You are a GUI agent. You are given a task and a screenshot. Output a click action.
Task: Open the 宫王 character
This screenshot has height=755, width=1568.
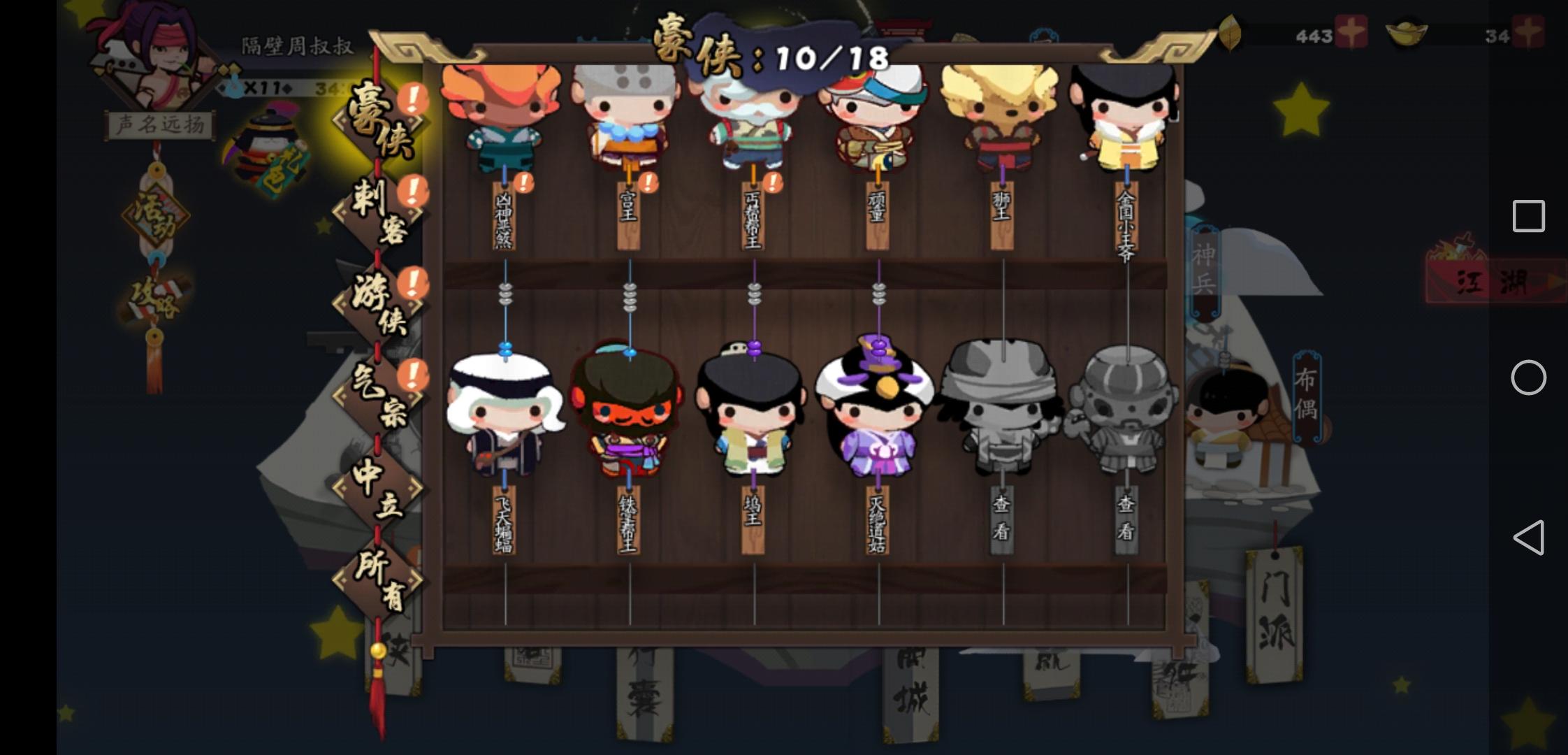[627, 119]
